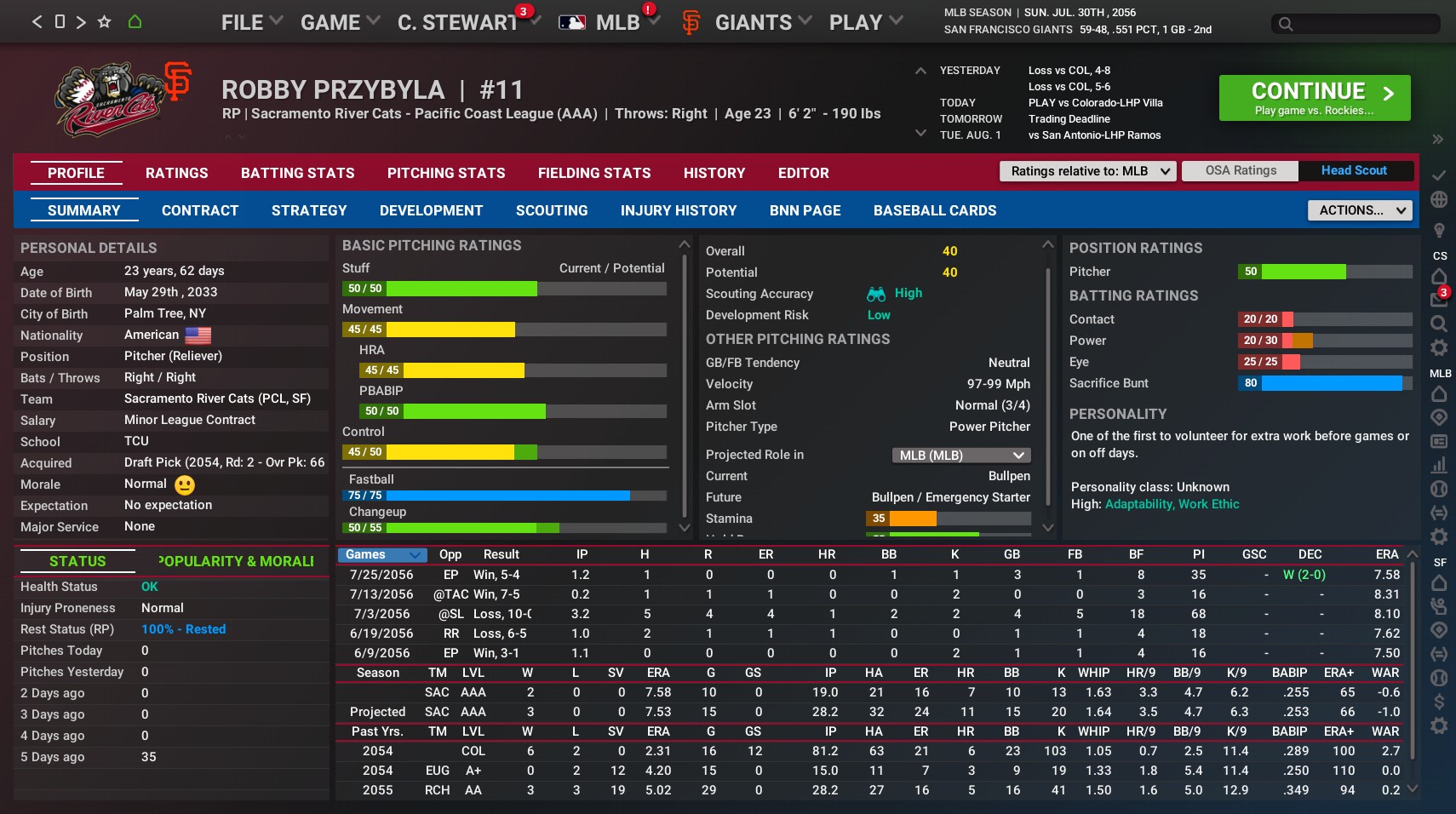Screen dimensions: 1456x814
Task: Click the globe icon in the right sidebar
Action: coord(1438,200)
